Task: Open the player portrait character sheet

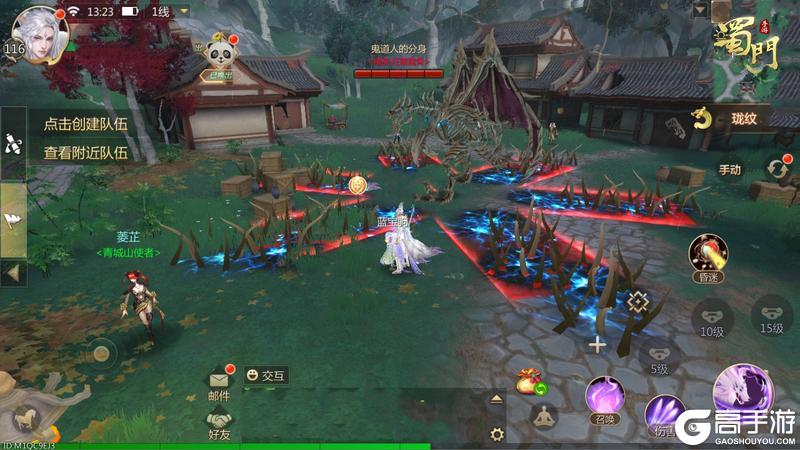Action: [41, 31]
